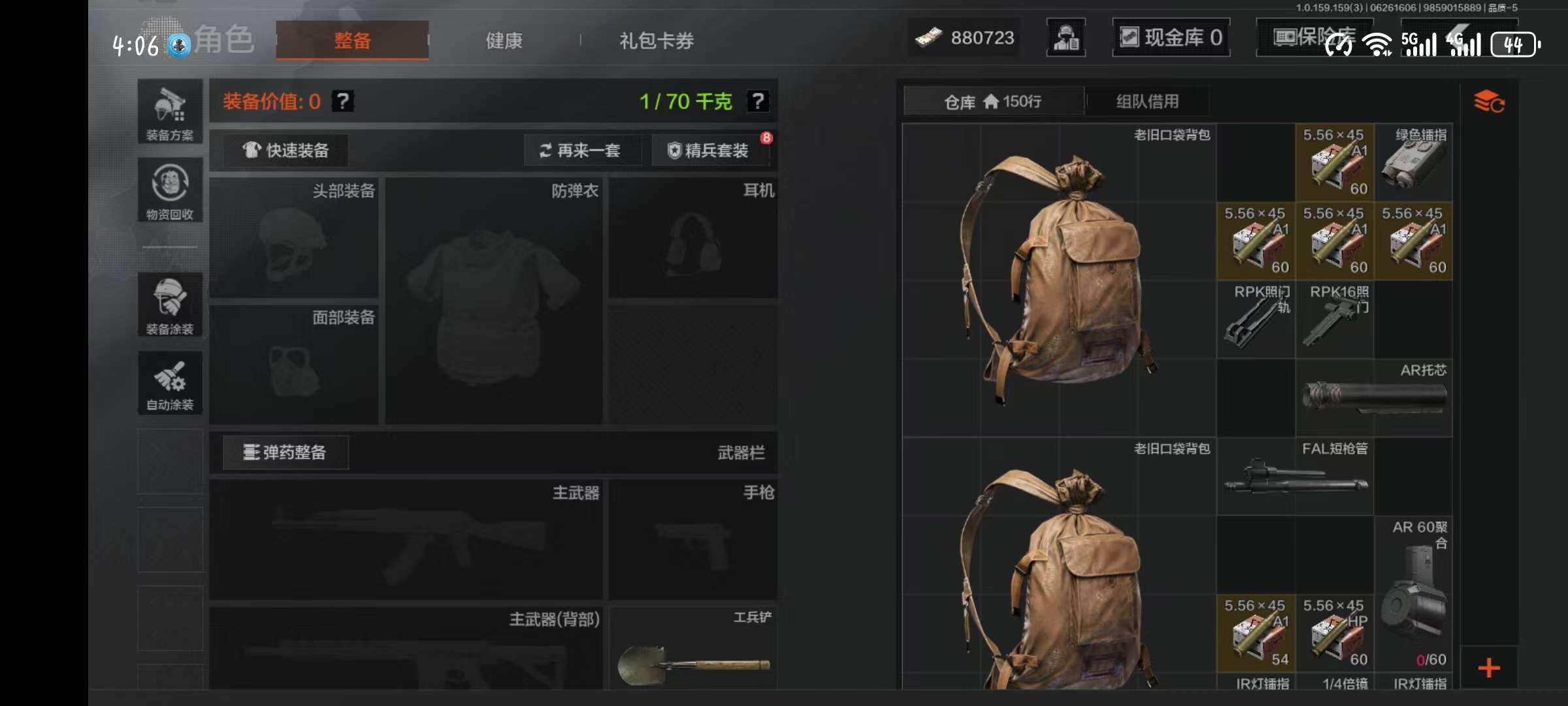1568x706 pixels.
Task: Select the 整备 tab
Action: pos(352,41)
